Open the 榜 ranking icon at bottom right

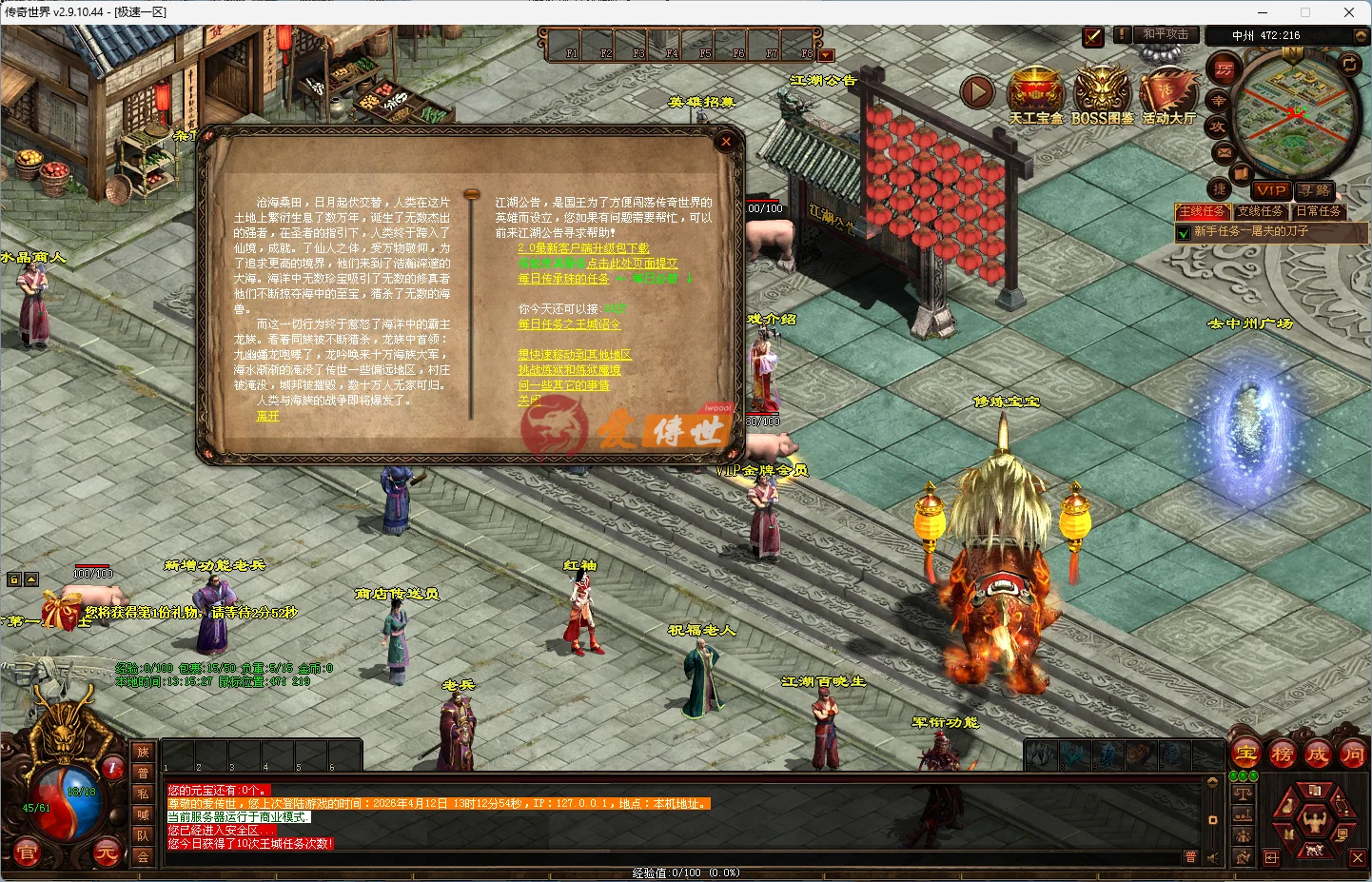1282,752
